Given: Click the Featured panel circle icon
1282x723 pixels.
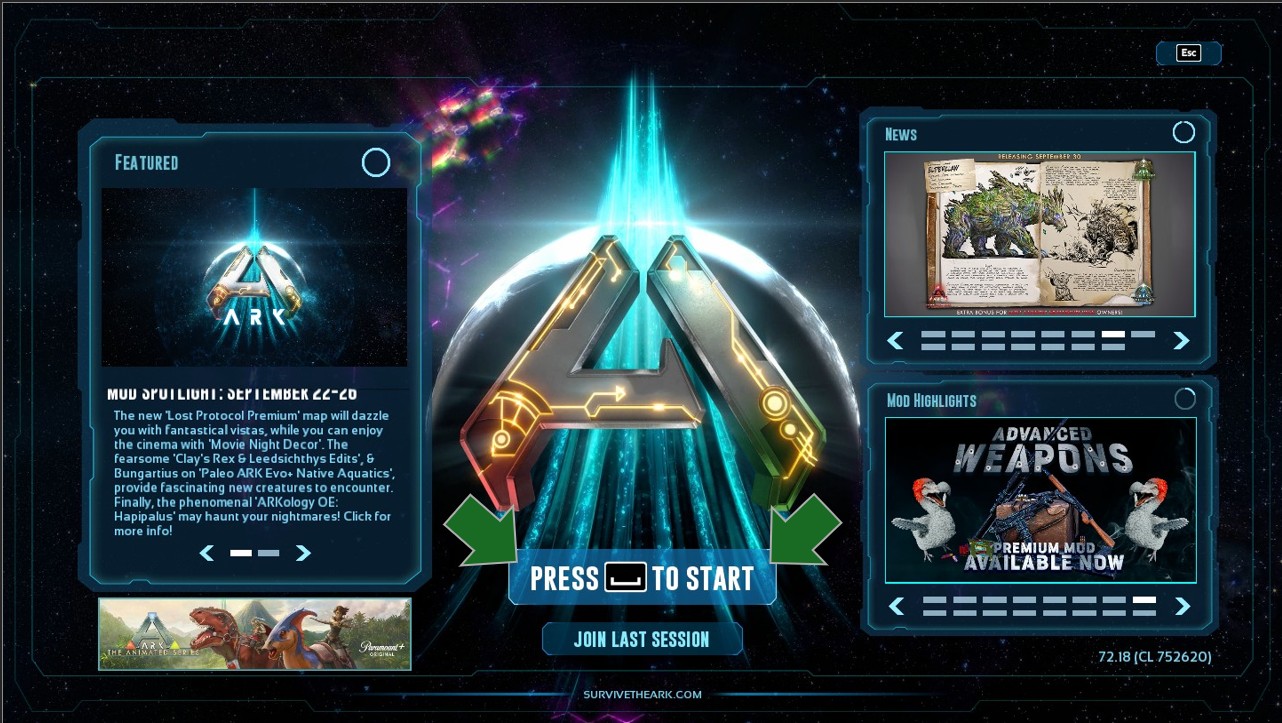Looking at the screenshot, I should [x=375, y=162].
